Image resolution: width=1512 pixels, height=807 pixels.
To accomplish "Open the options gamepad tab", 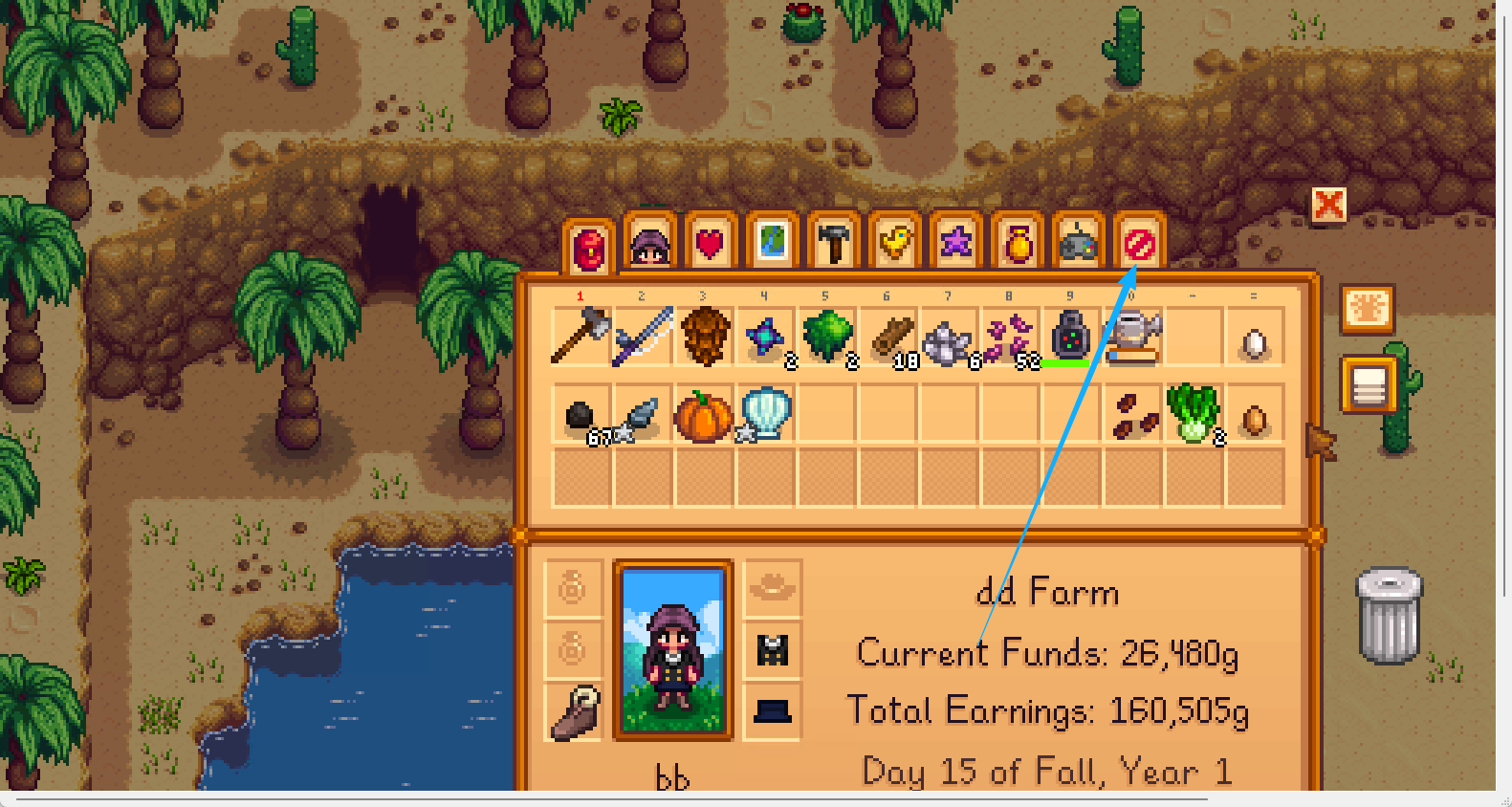I will coord(1078,246).
